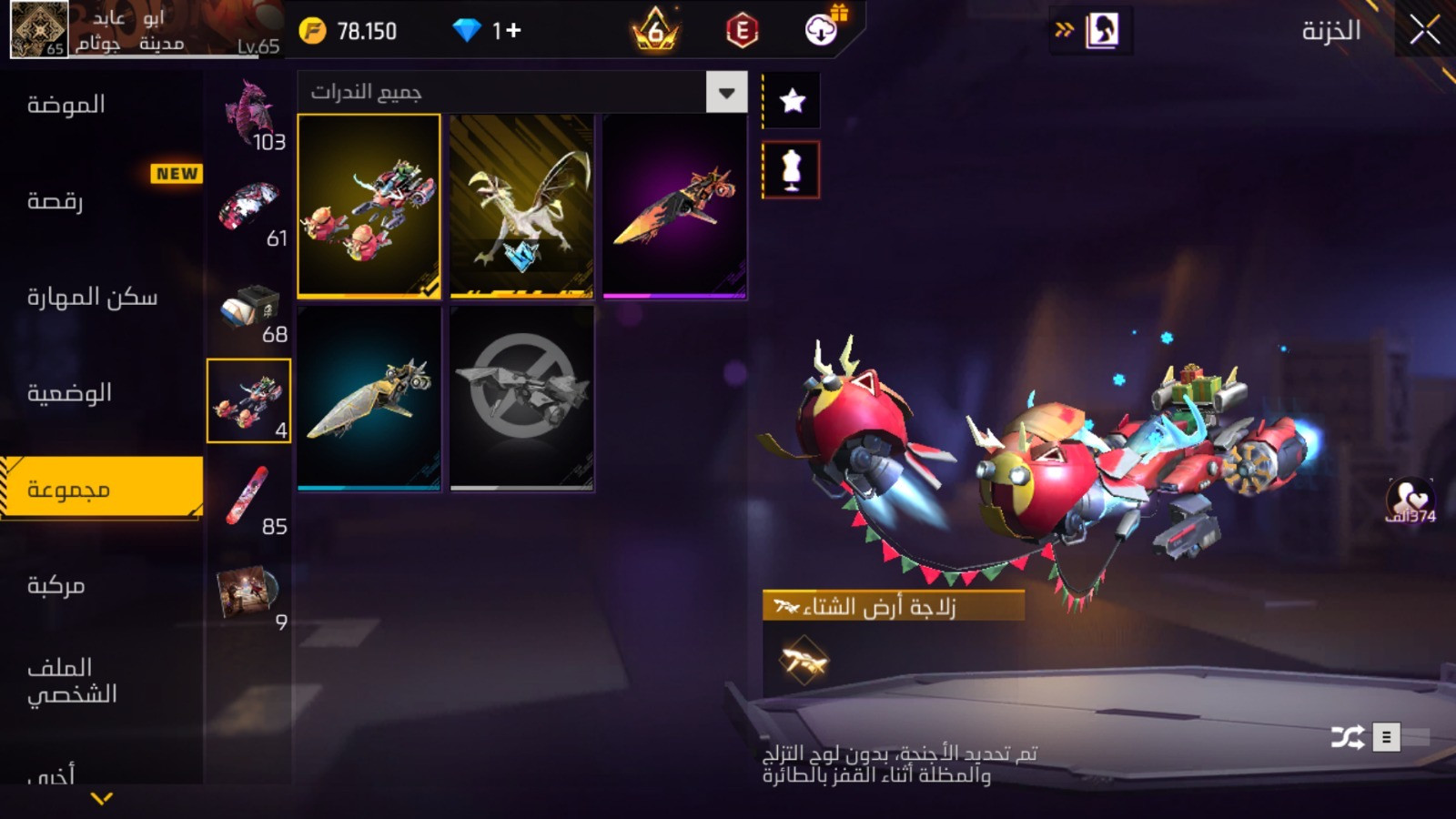The height and width of the screenshot is (819, 1456).
Task: Select the crossed-out unequip slot
Action: tap(521, 398)
